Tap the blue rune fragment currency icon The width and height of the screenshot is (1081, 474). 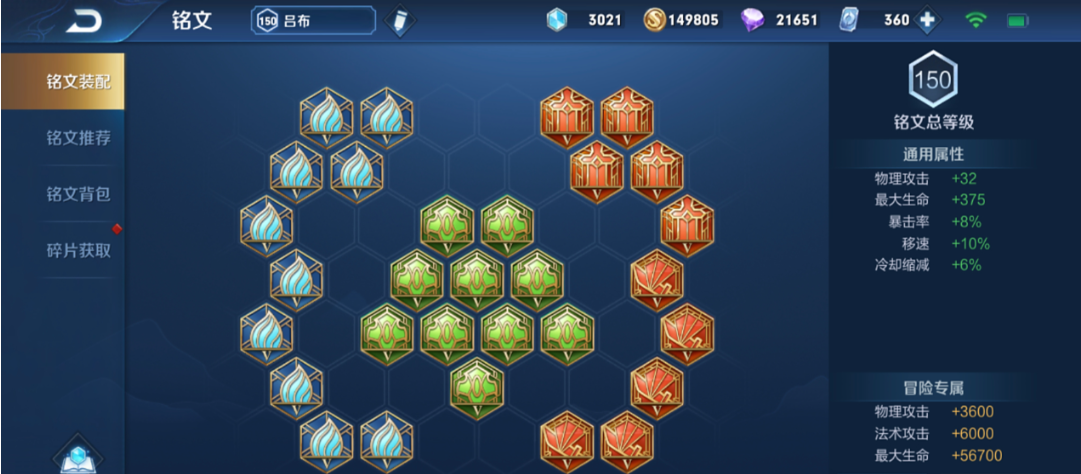(x=556, y=20)
